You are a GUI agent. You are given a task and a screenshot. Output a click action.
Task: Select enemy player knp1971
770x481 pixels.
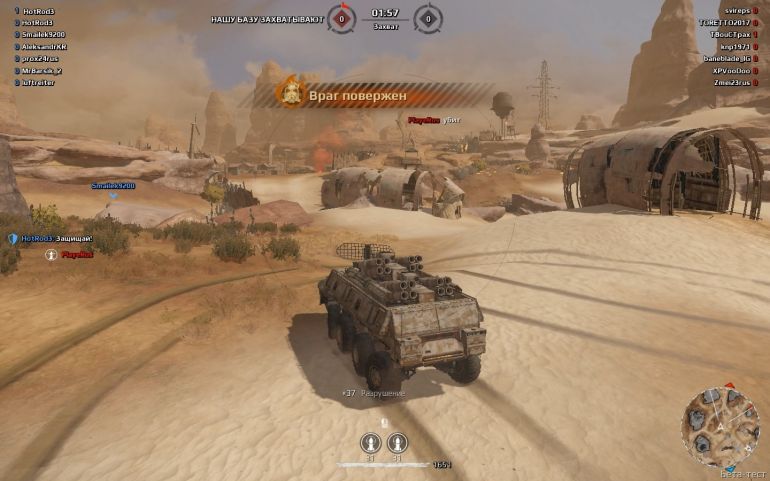click(733, 46)
